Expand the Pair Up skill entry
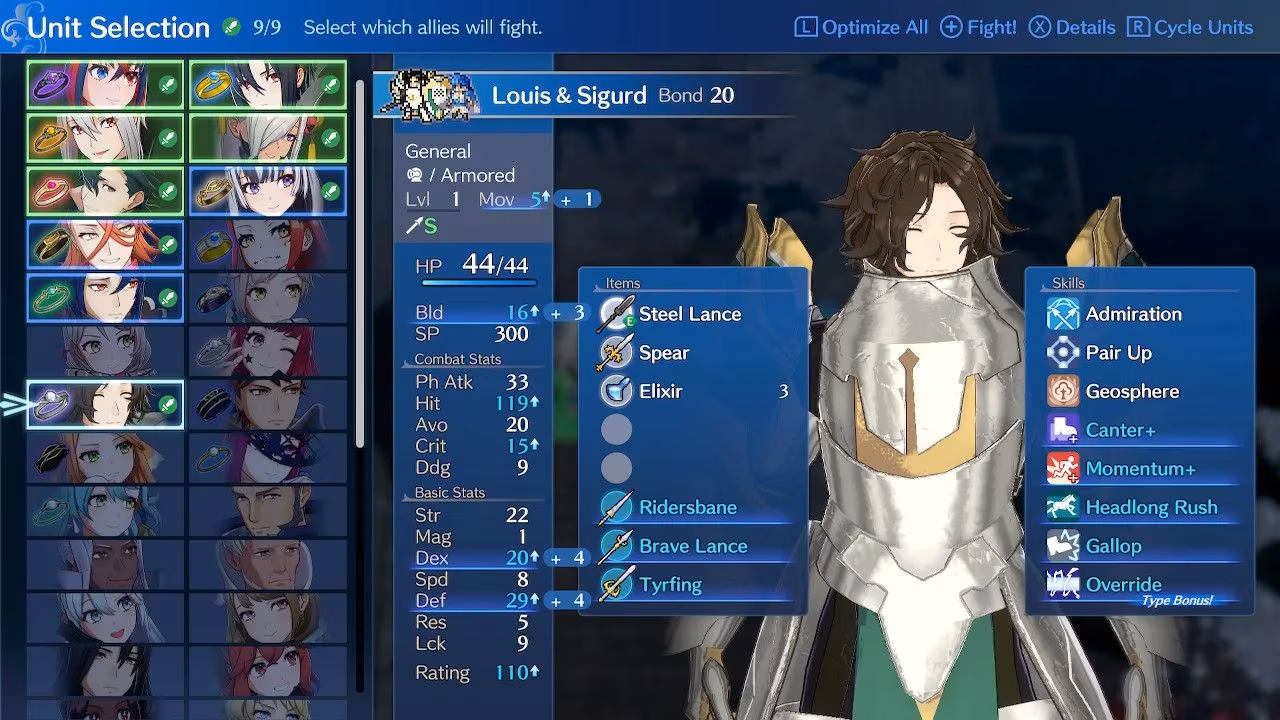The width and height of the screenshot is (1280, 720). tap(1063, 352)
